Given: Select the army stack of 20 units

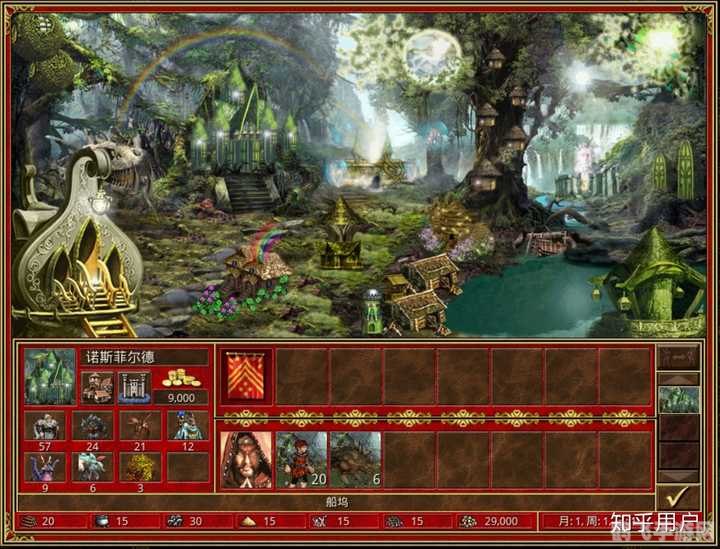Looking at the screenshot, I should click(301, 460).
